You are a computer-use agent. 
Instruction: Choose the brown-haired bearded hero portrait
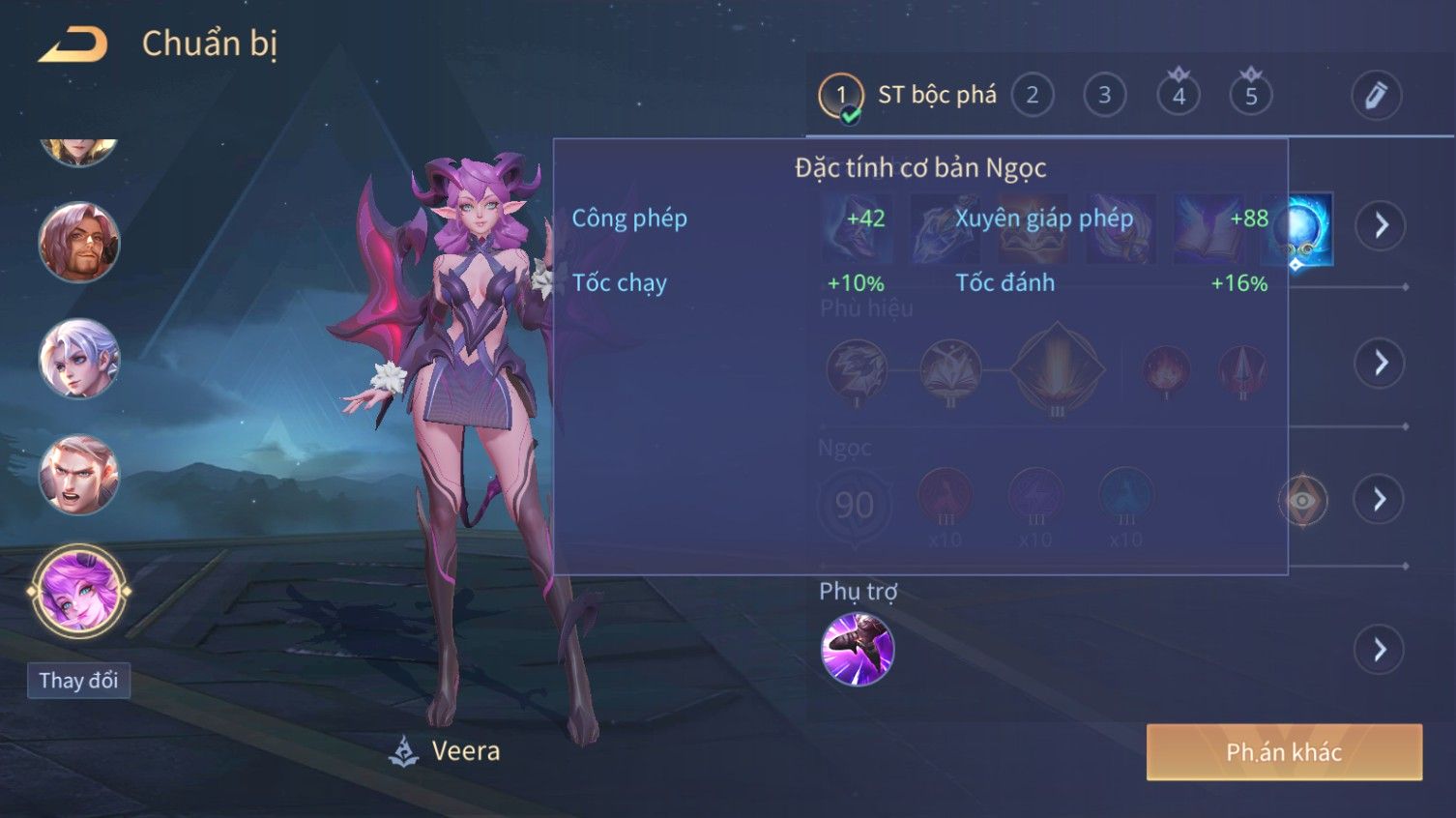[x=78, y=242]
